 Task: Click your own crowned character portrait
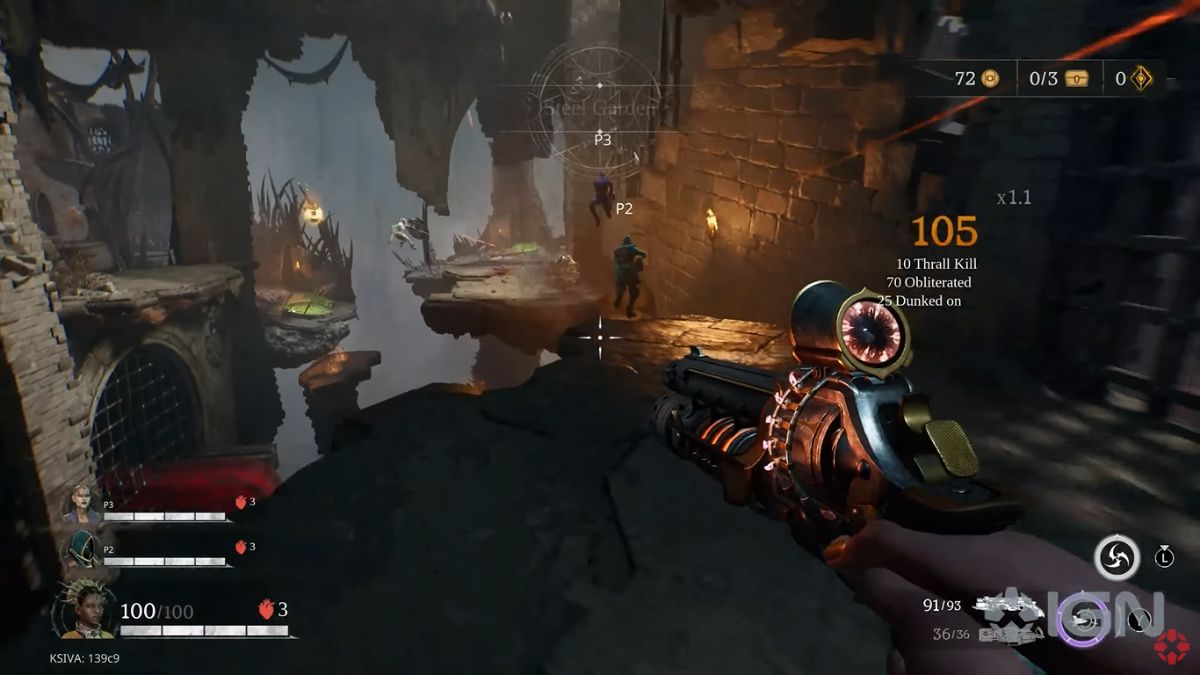pos(85,610)
